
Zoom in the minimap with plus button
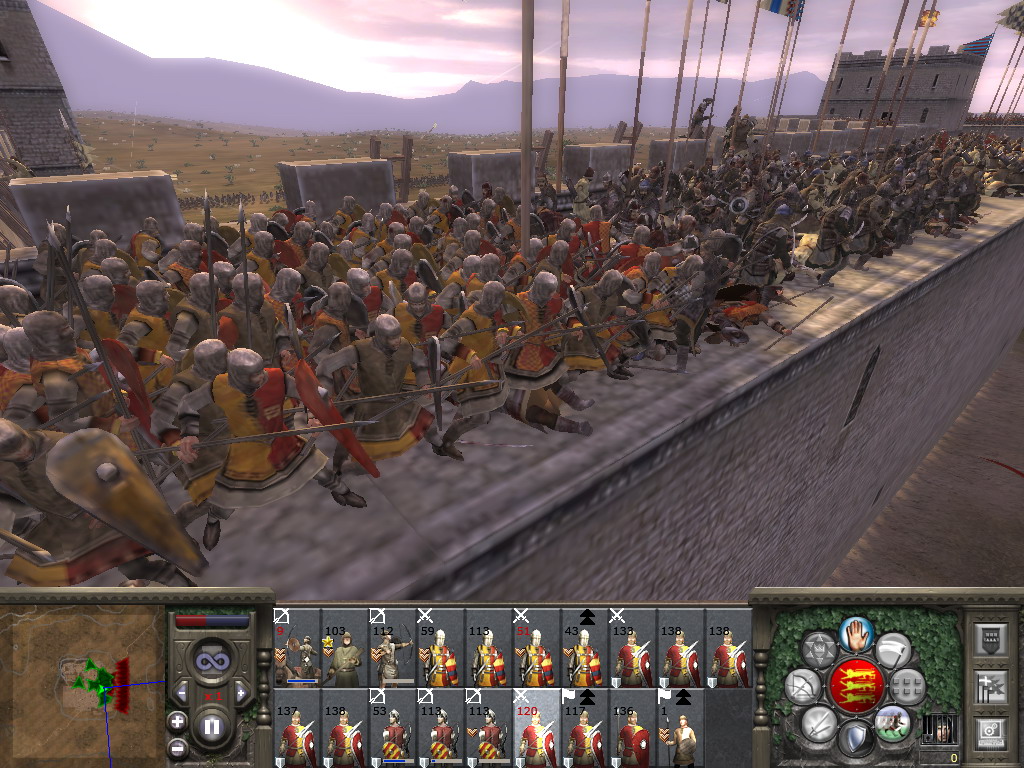[x=177, y=722]
